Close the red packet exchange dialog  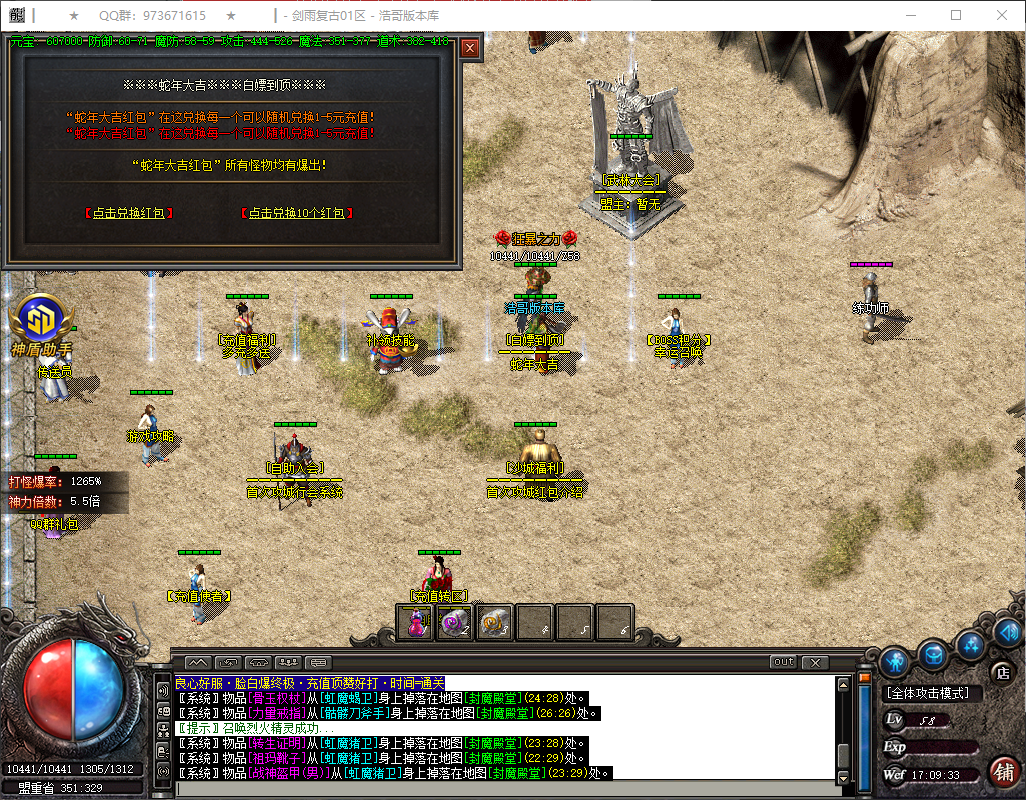[470, 47]
